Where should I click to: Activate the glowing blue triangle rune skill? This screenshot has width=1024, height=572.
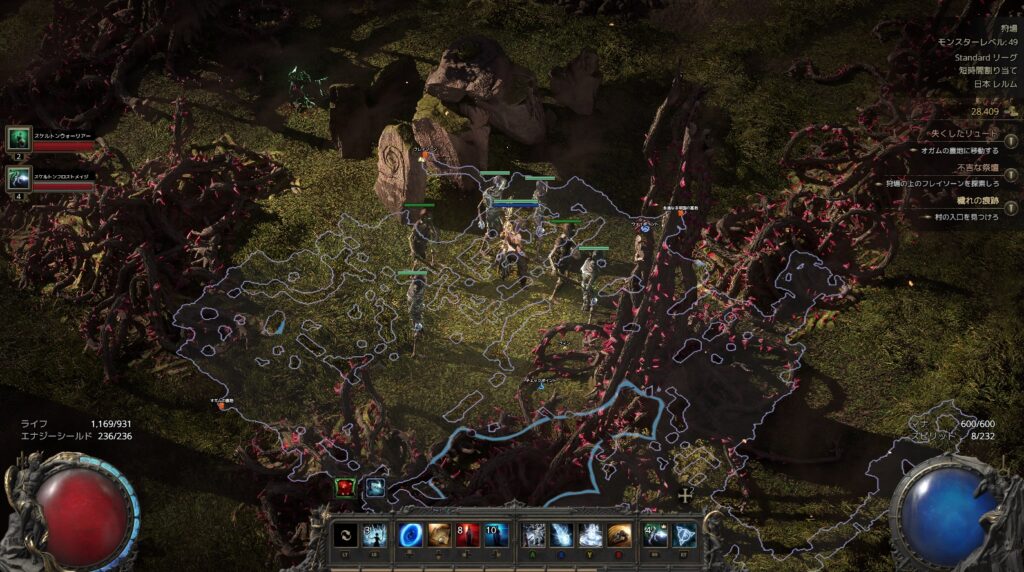pos(685,535)
